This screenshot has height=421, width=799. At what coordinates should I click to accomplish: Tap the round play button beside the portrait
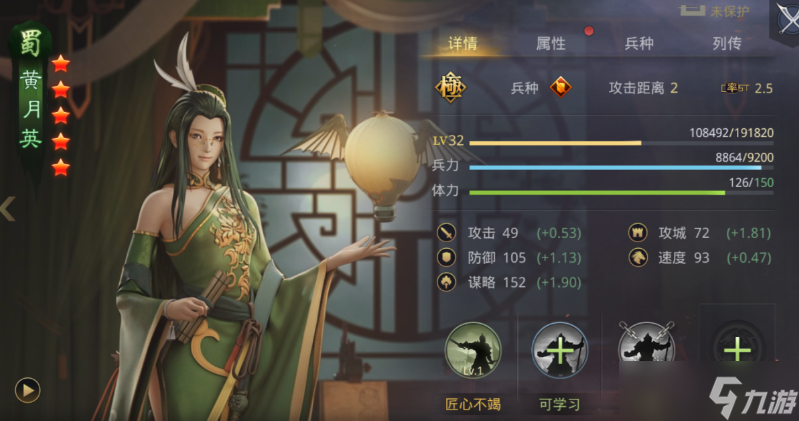pyautogui.click(x=27, y=389)
